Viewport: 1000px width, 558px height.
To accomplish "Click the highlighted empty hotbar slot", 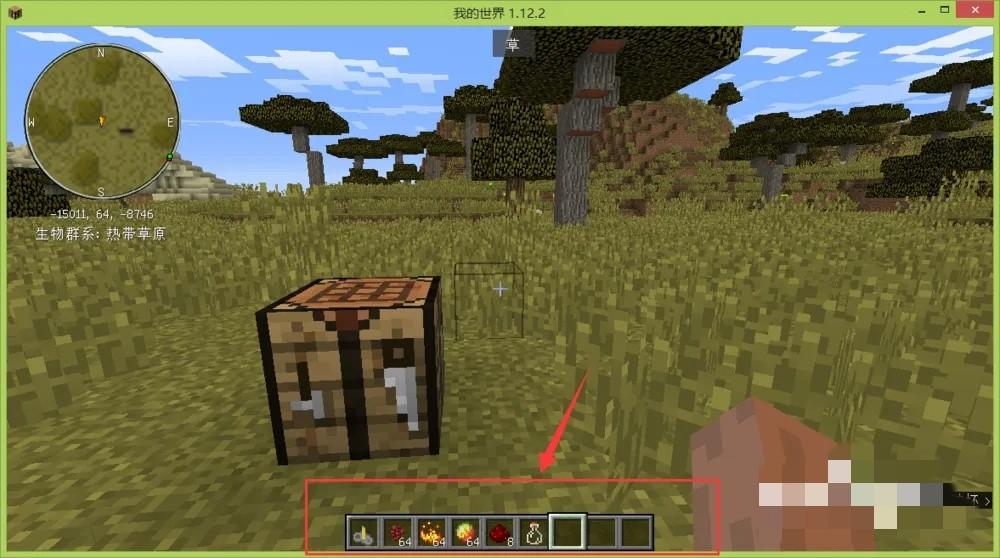I will [568, 531].
